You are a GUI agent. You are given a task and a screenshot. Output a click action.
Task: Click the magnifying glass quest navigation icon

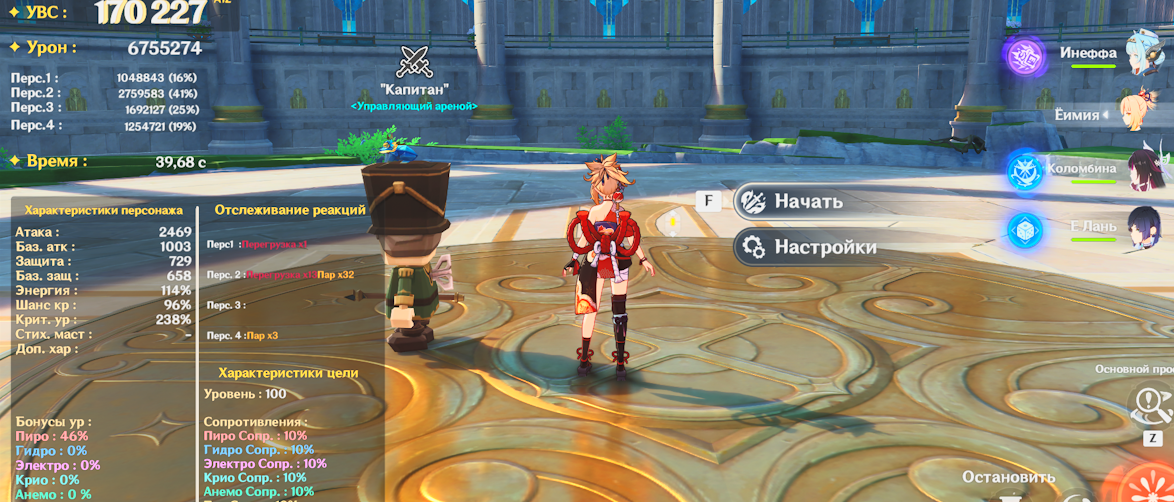point(1148,405)
